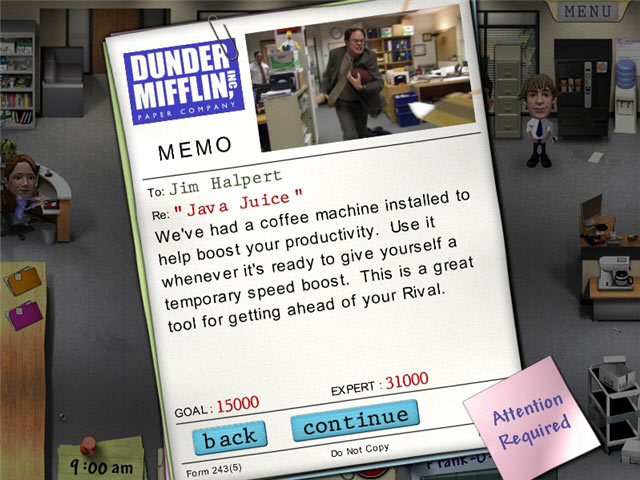This screenshot has width=640, height=480.
Task: Go back from the memo
Action: (x=230, y=435)
